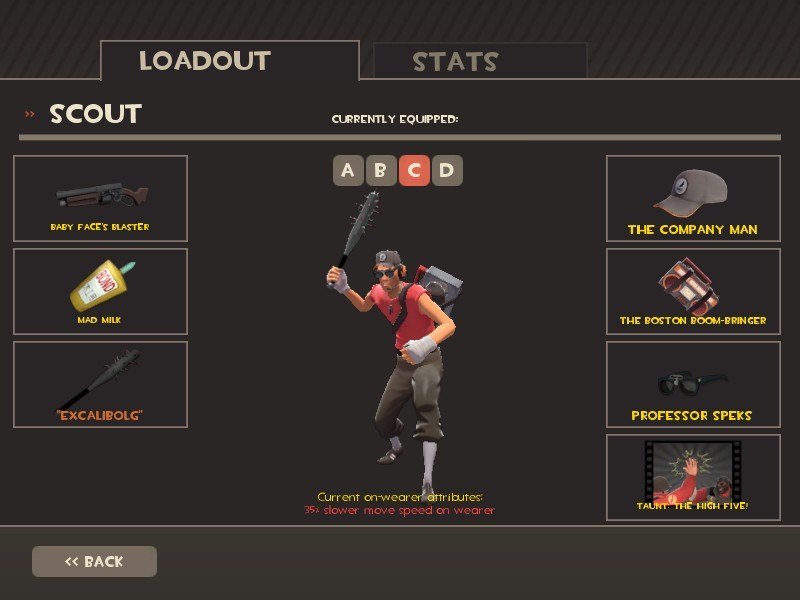Select loadout preset B
The image size is (800, 600).
pyautogui.click(x=380, y=171)
